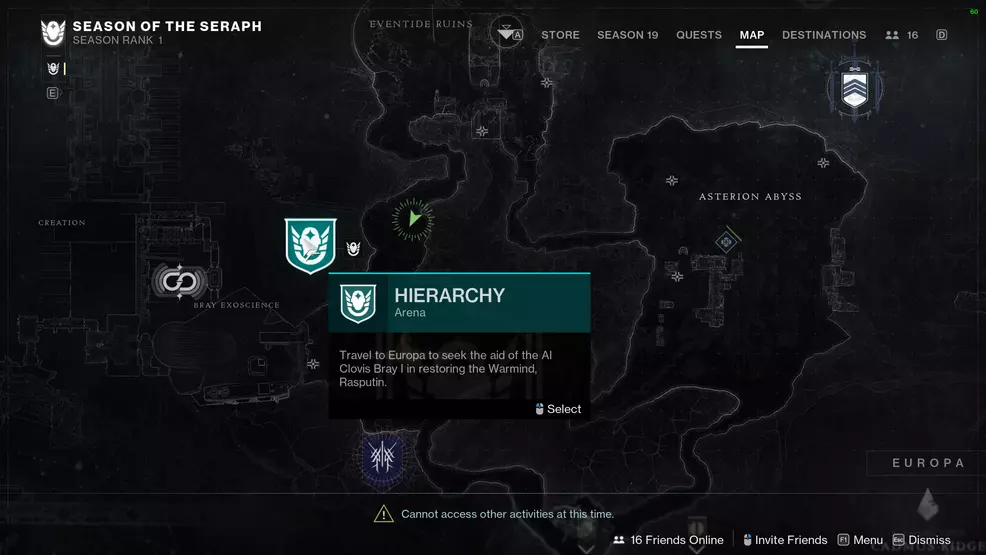Select the blue spire landing zone icon
The width and height of the screenshot is (986, 555).
[382, 458]
